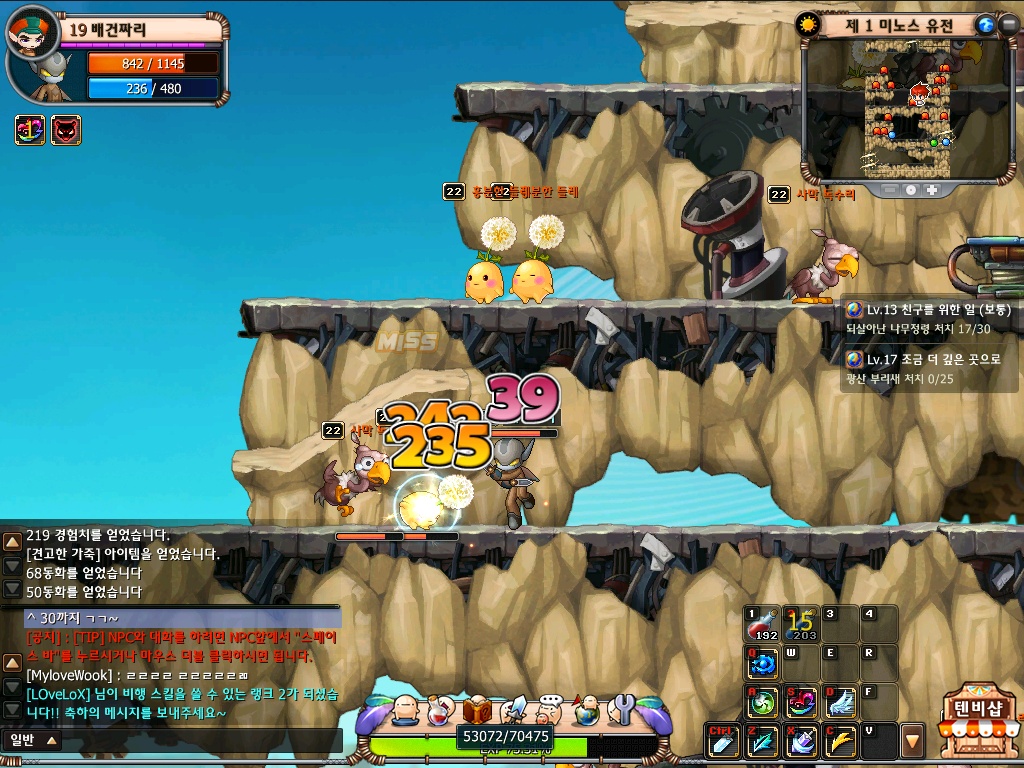The height and width of the screenshot is (768, 1024).
Task: Collapse the hotbar with the orange arrow
Action: 912,742
